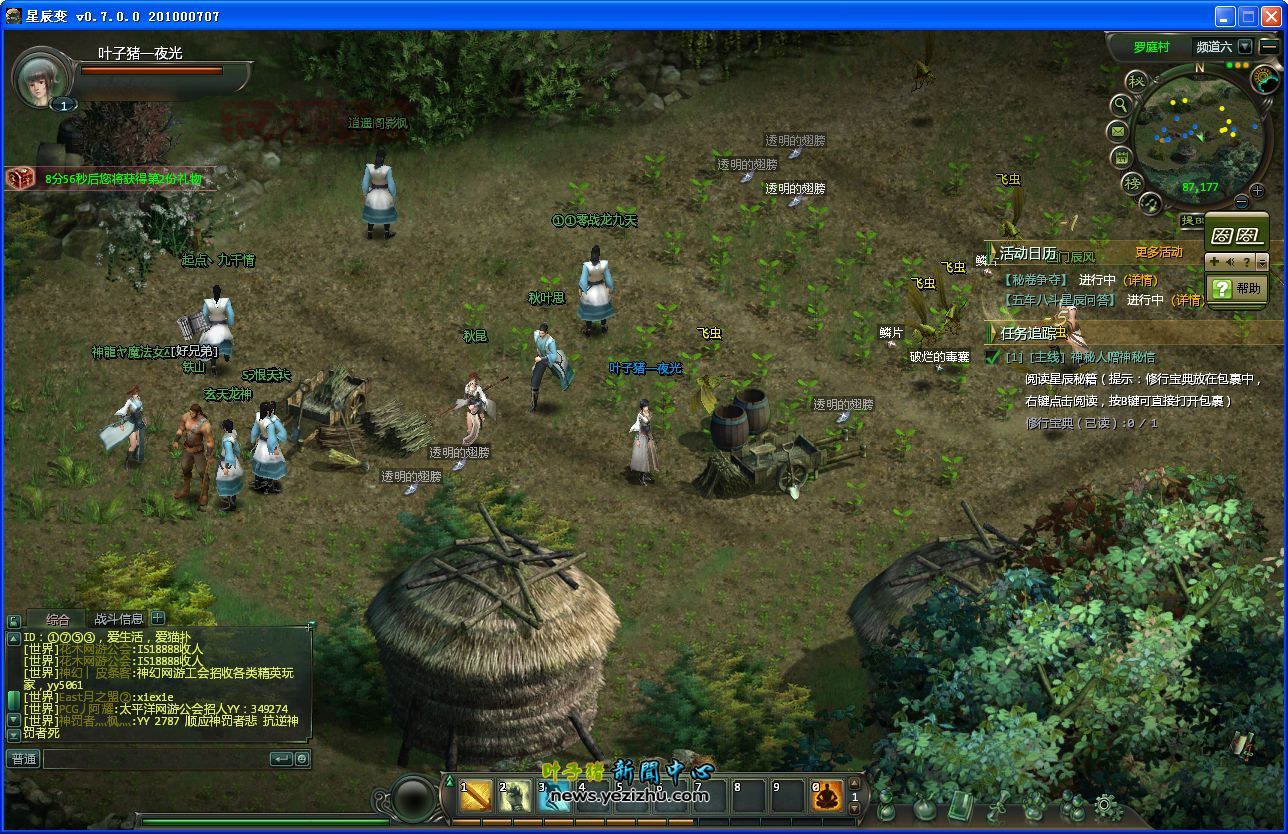1288x834 pixels.
Task: Click the chat text input box
Action: pos(155,759)
